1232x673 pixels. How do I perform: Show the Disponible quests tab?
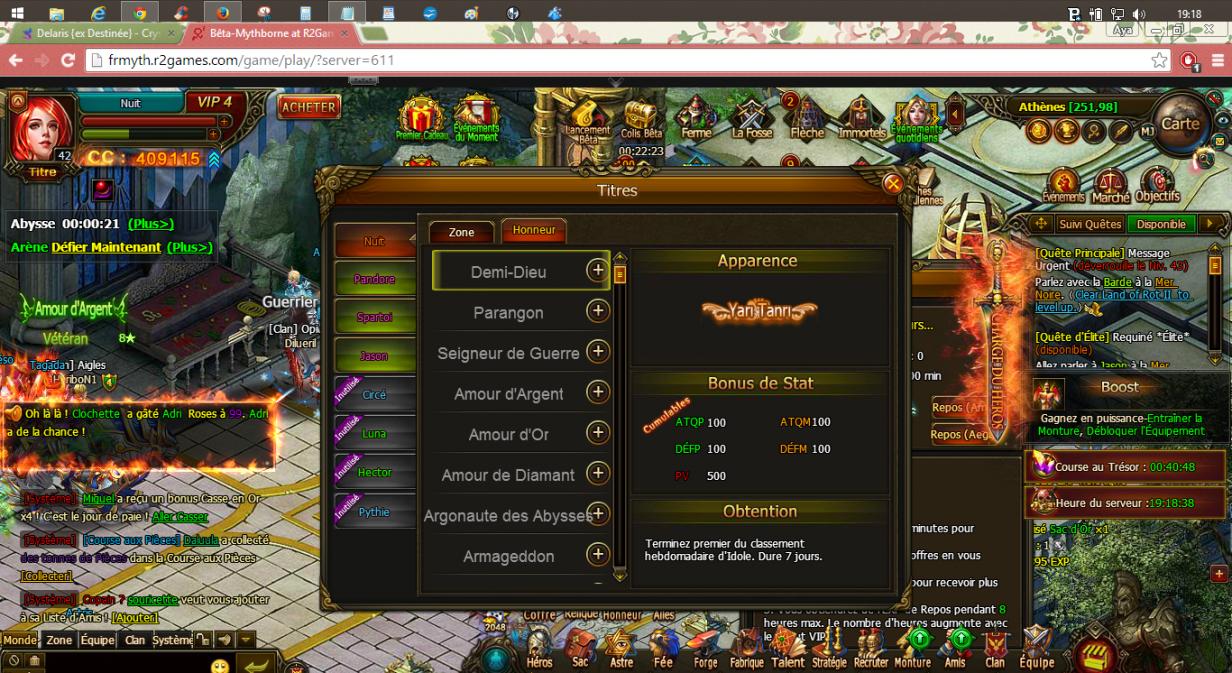(1161, 224)
